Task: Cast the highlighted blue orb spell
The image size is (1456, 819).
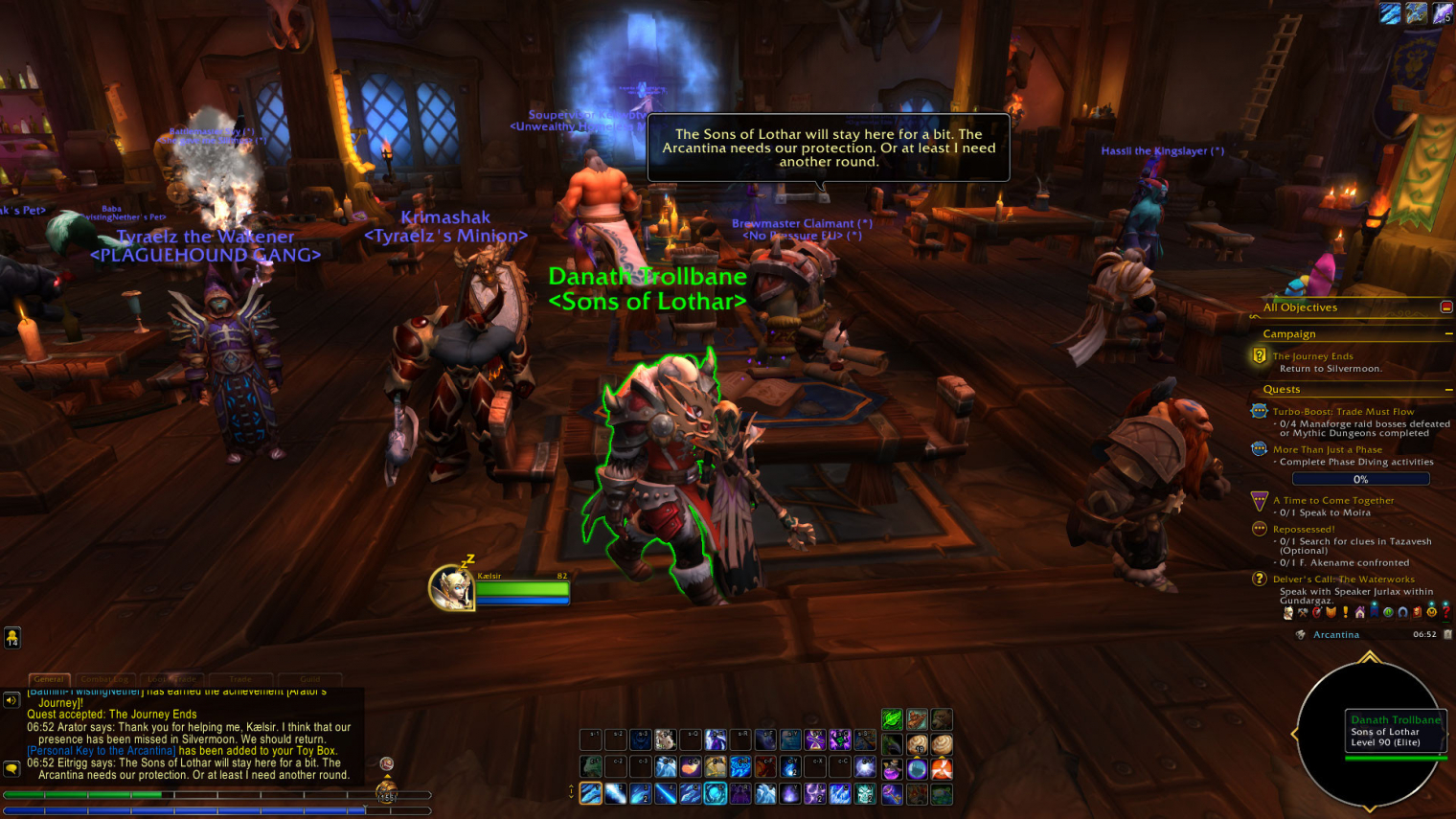Action: [715, 793]
